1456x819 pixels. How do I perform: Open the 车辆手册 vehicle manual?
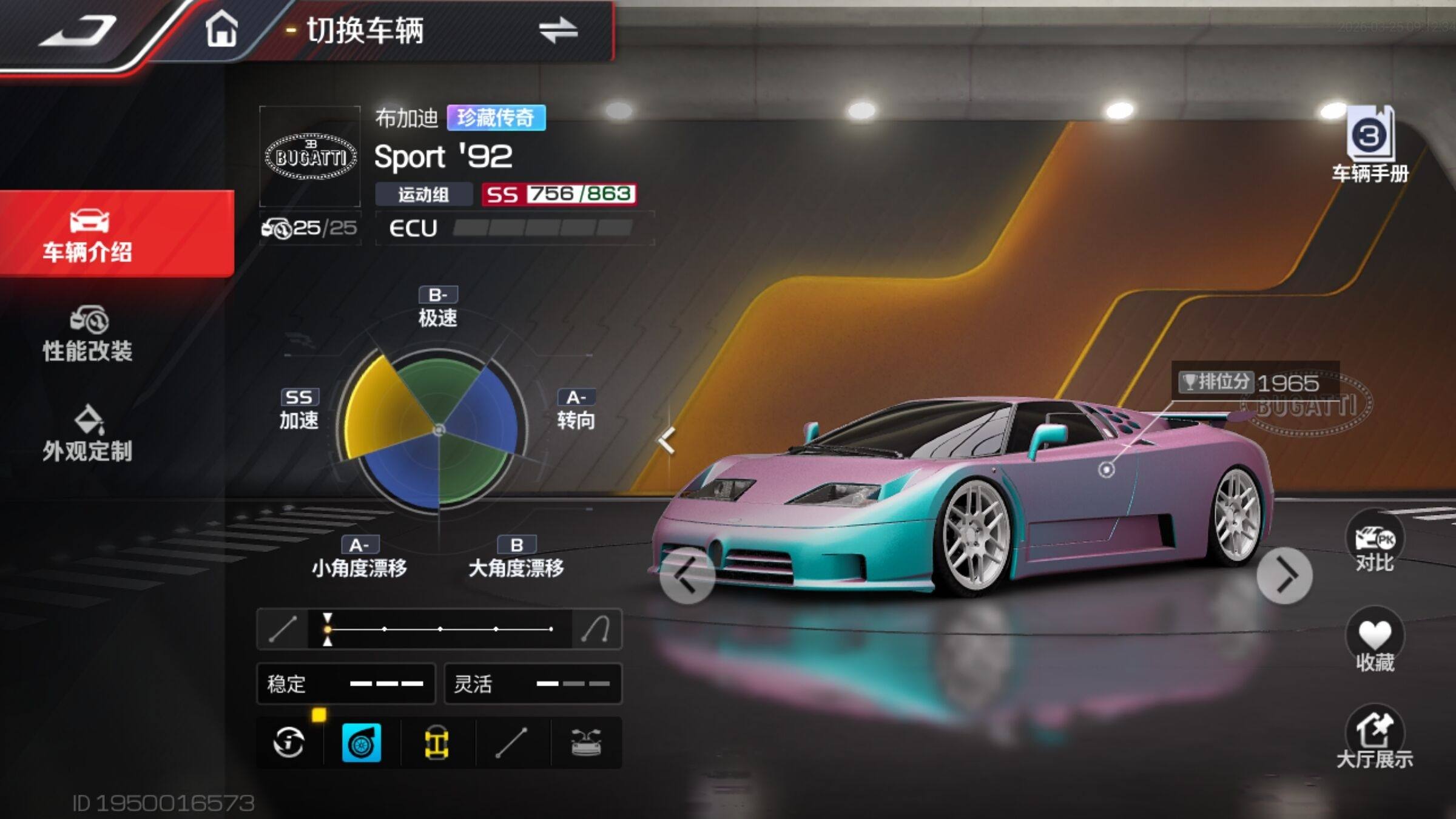[1370, 147]
